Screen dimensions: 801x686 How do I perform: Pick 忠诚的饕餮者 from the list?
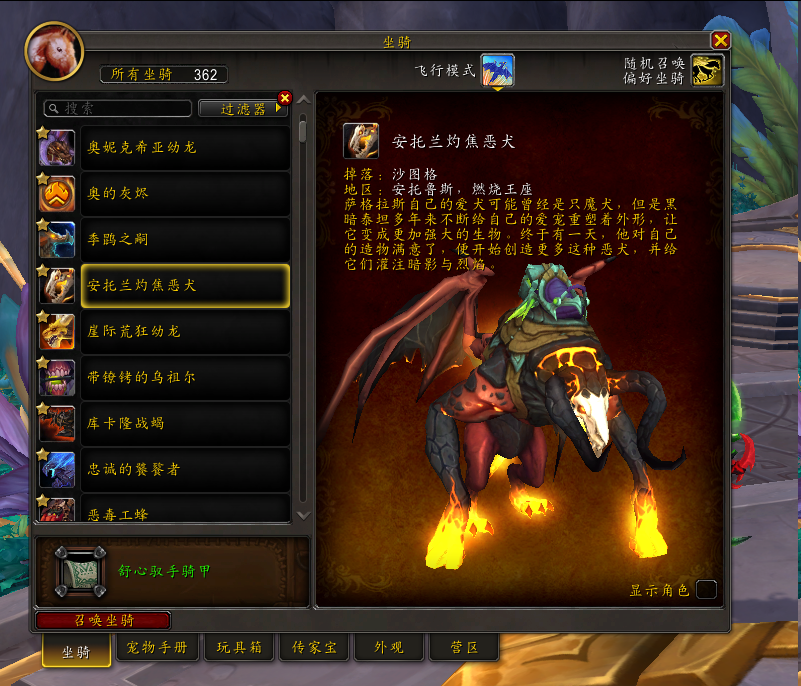point(165,469)
